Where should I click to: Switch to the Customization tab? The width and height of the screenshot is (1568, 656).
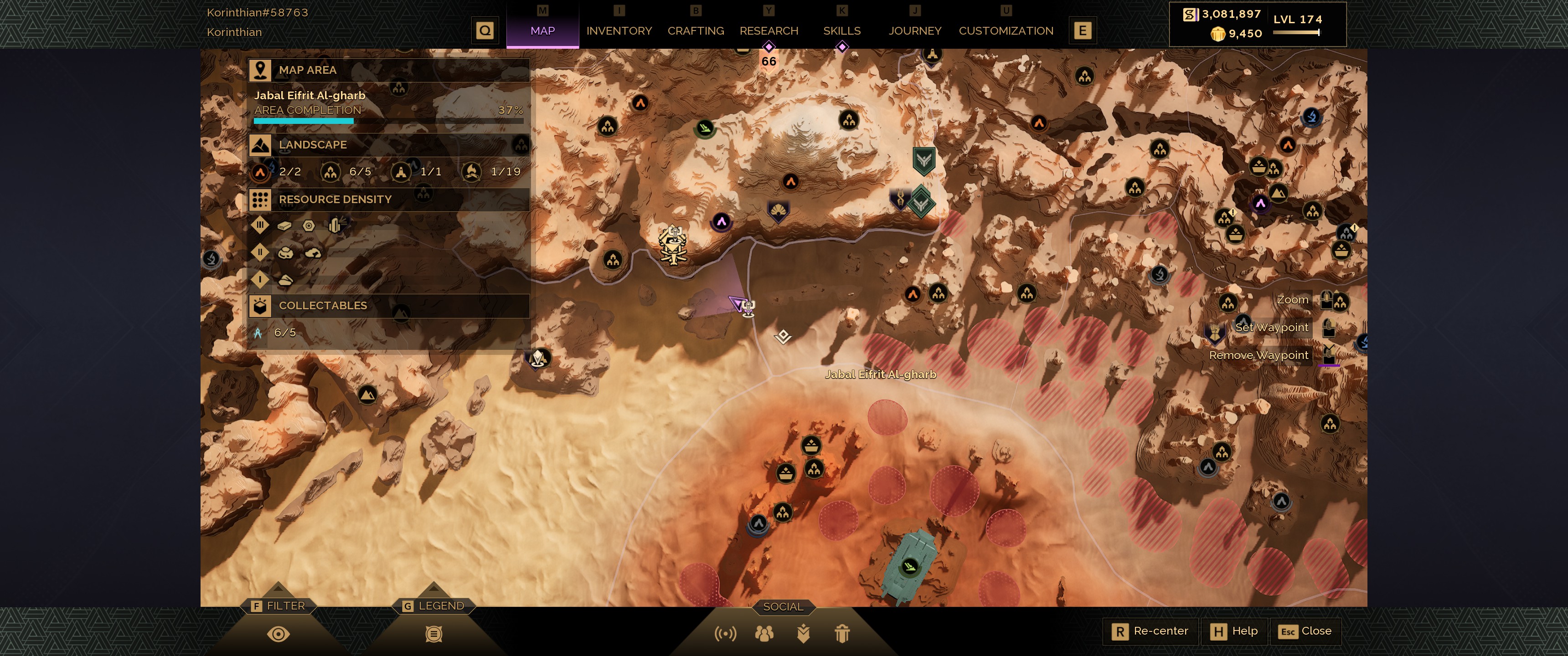[1006, 31]
